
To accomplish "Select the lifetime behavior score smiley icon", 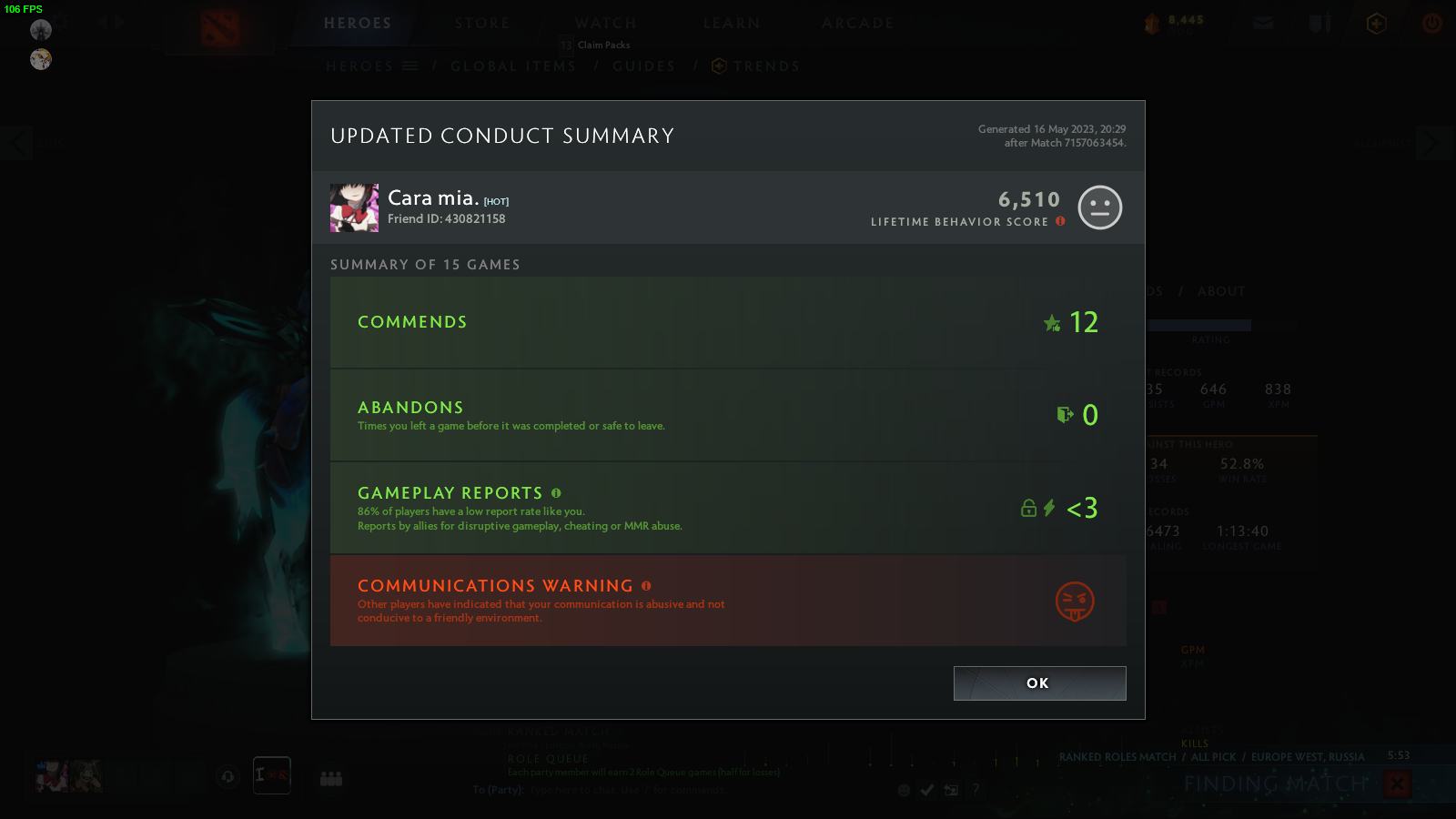I will [1100, 207].
